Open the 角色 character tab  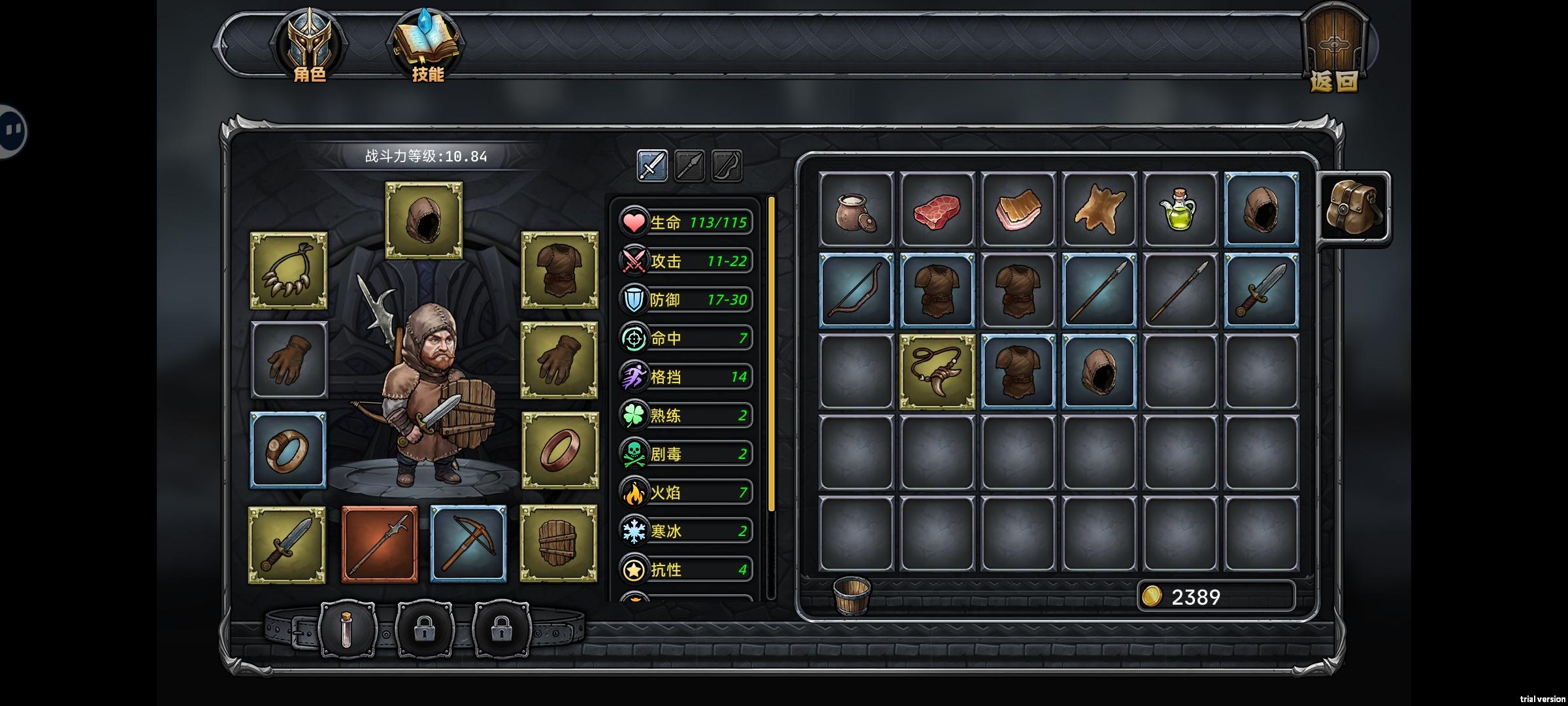(309, 46)
